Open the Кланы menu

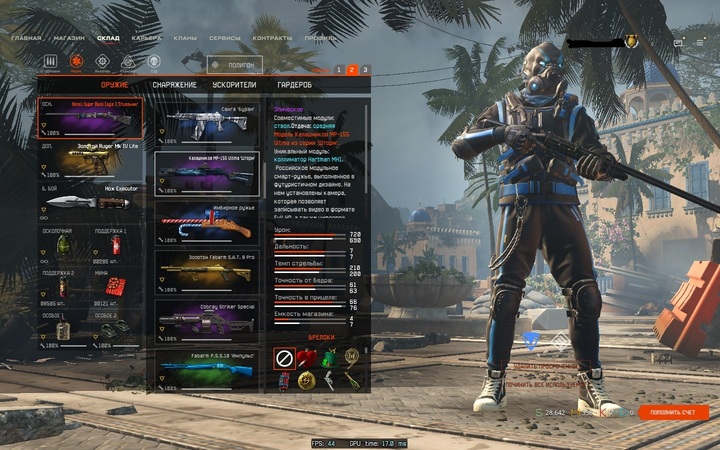point(184,38)
